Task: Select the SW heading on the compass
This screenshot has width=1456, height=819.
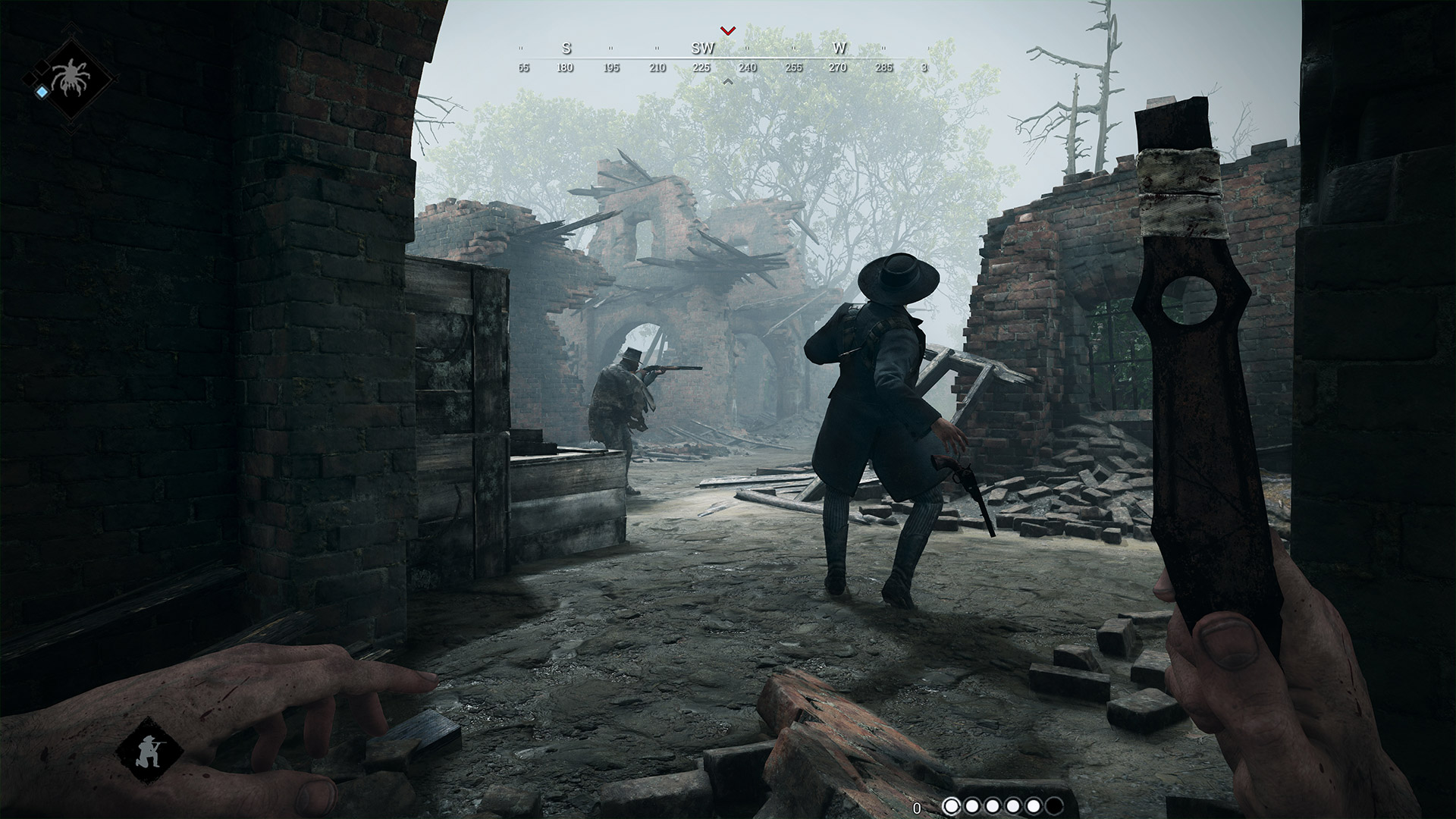Action: pos(704,48)
